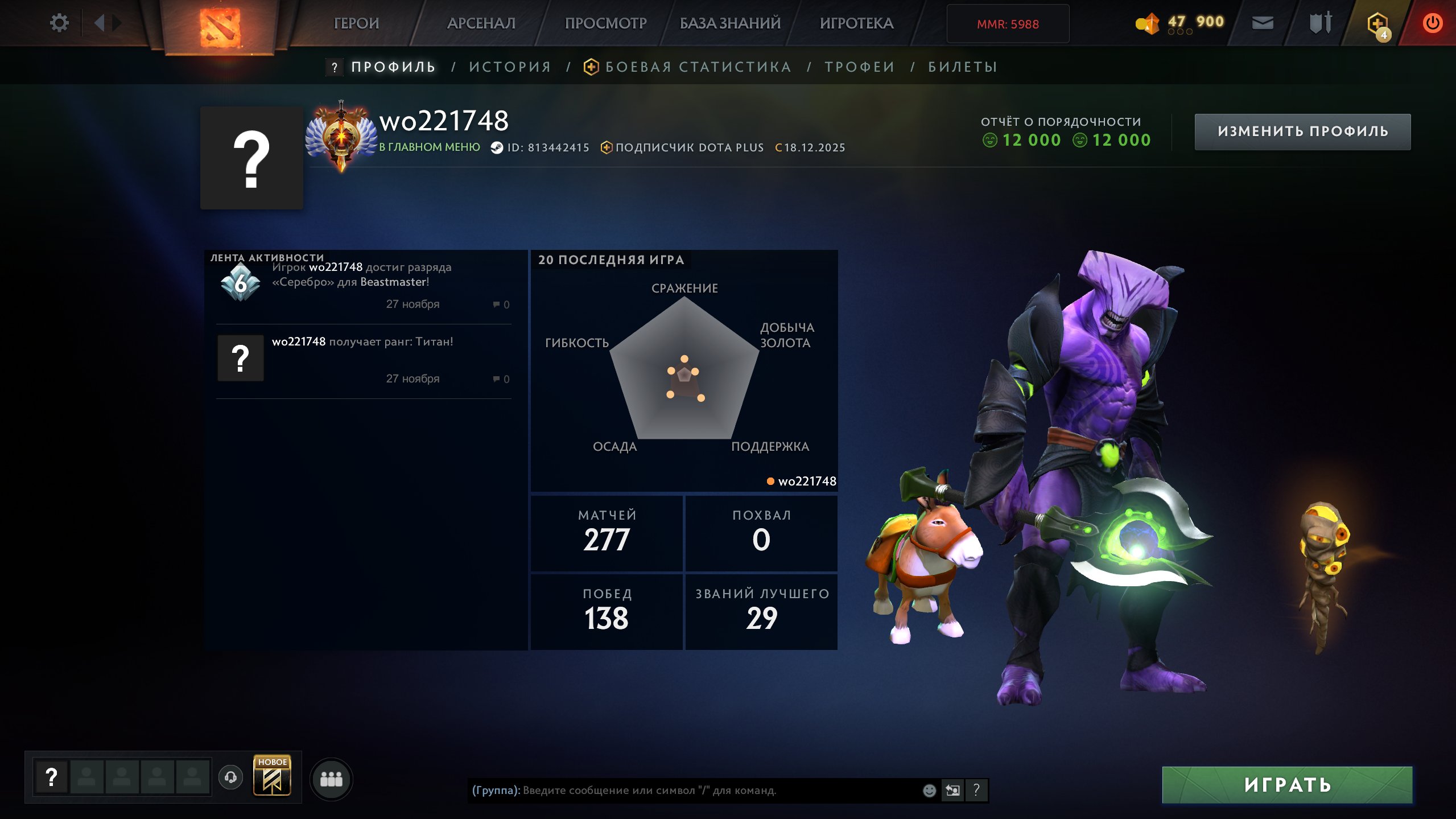Image resolution: width=1456 pixels, height=819 pixels.
Task: Click the Dota 2 logo icon
Action: tap(221, 23)
